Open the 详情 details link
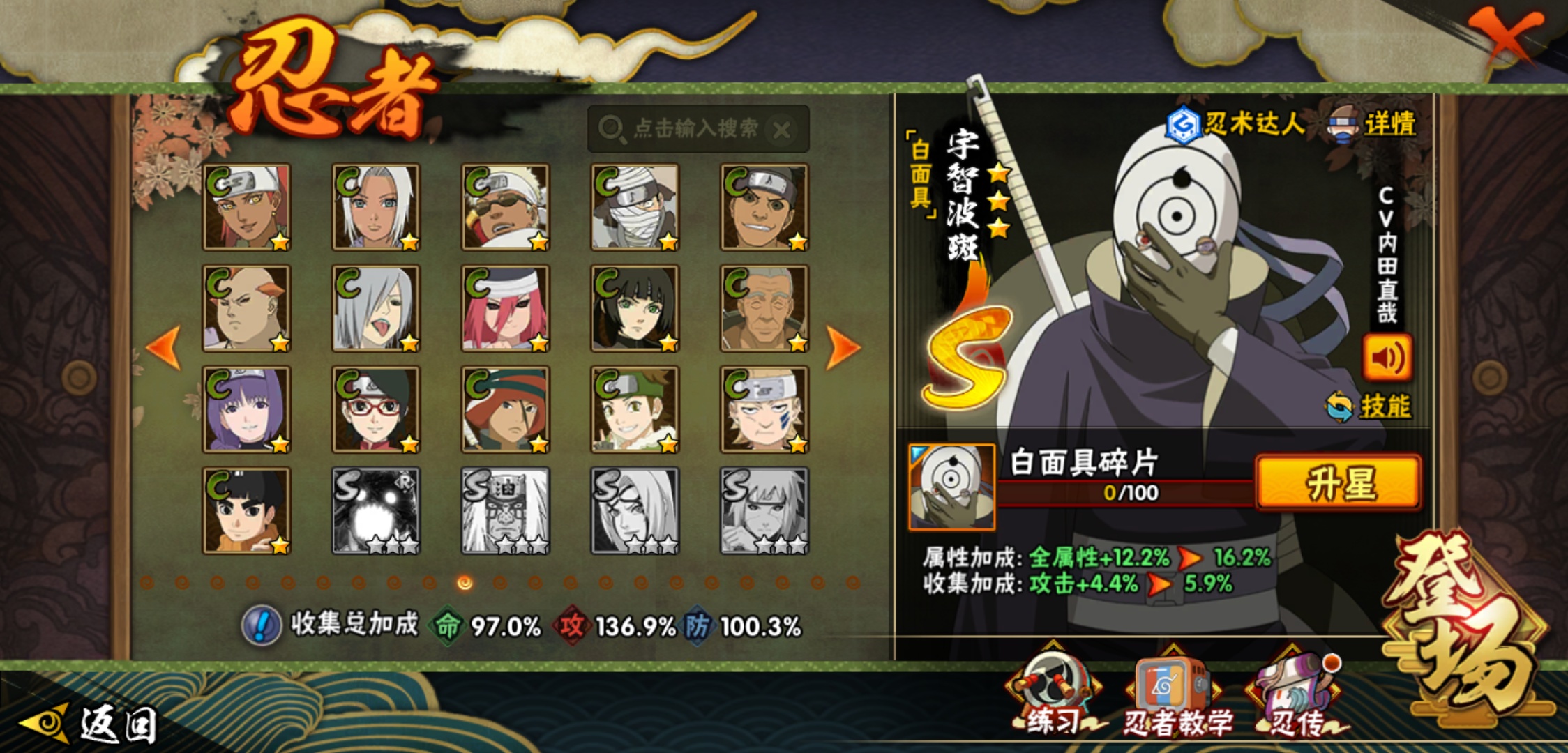Screen dimensions: 1568x753 pos(1388,124)
